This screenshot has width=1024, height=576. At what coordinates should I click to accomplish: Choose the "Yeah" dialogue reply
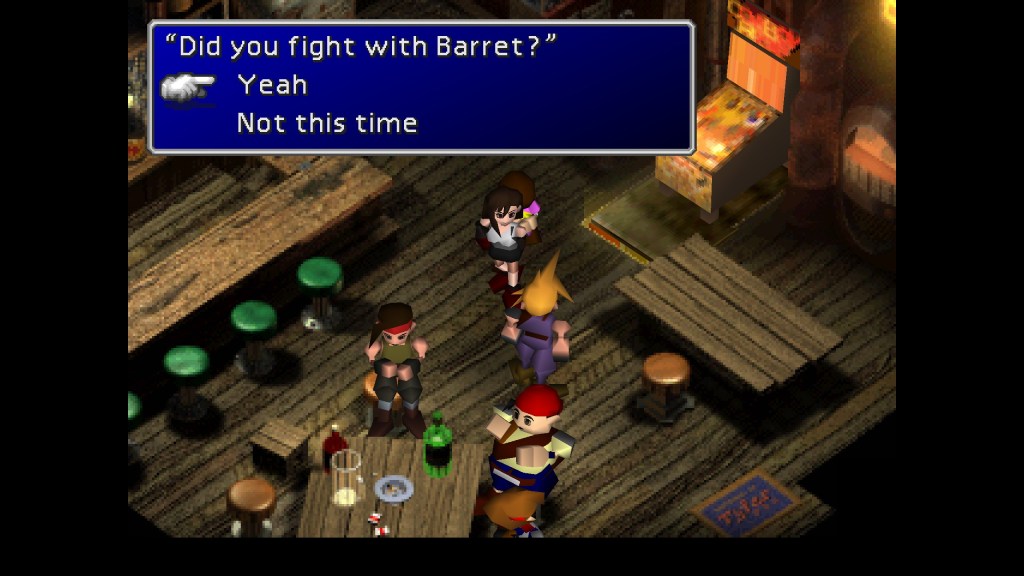272,86
